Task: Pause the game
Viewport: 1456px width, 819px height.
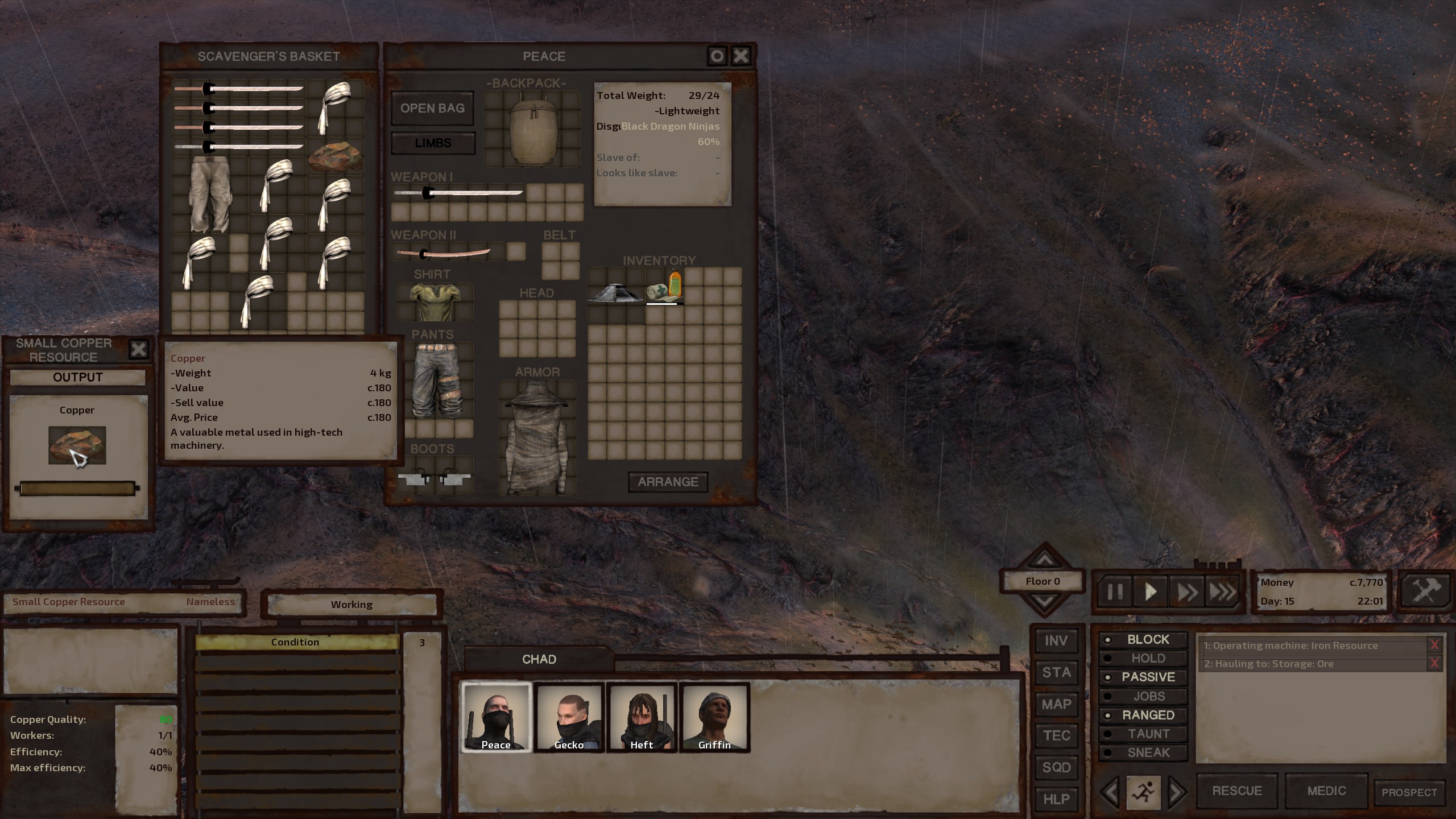Action: pyautogui.click(x=1115, y=592)
